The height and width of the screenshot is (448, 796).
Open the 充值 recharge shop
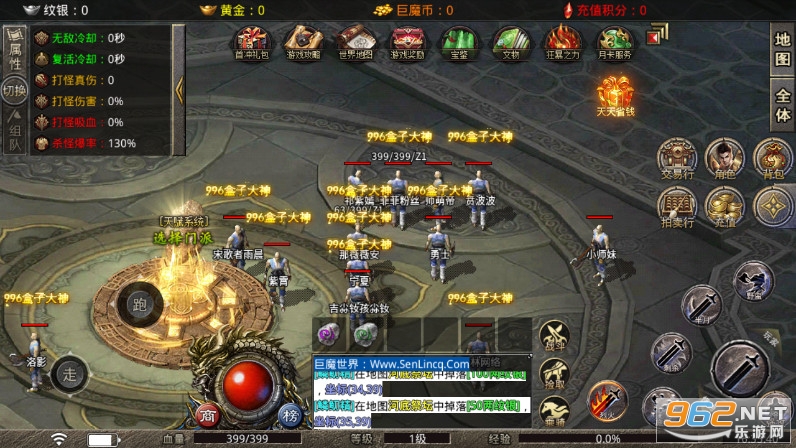[724, 208]
